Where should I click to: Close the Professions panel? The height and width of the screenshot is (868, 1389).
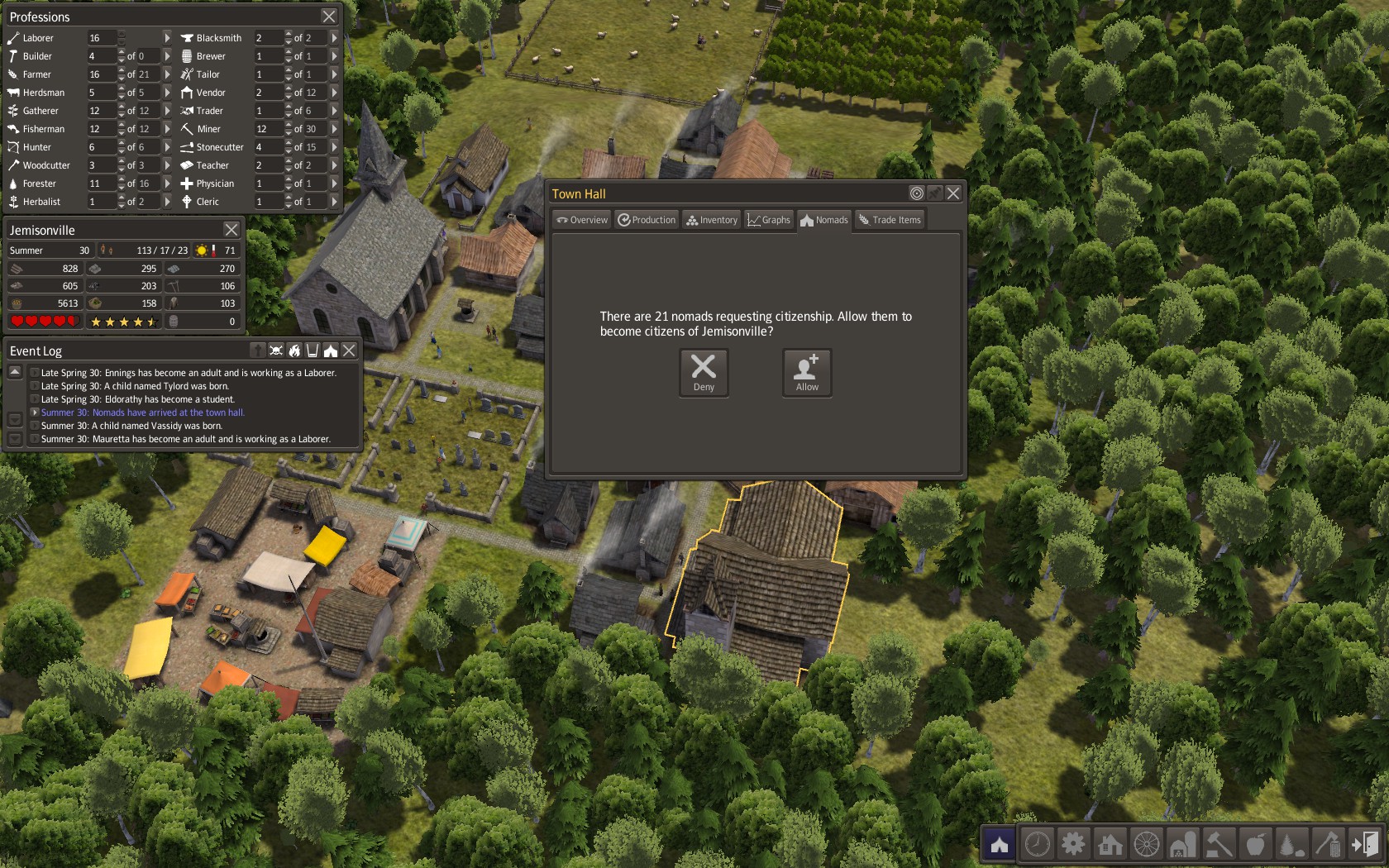pyautogui.click(x=329, y=17)
